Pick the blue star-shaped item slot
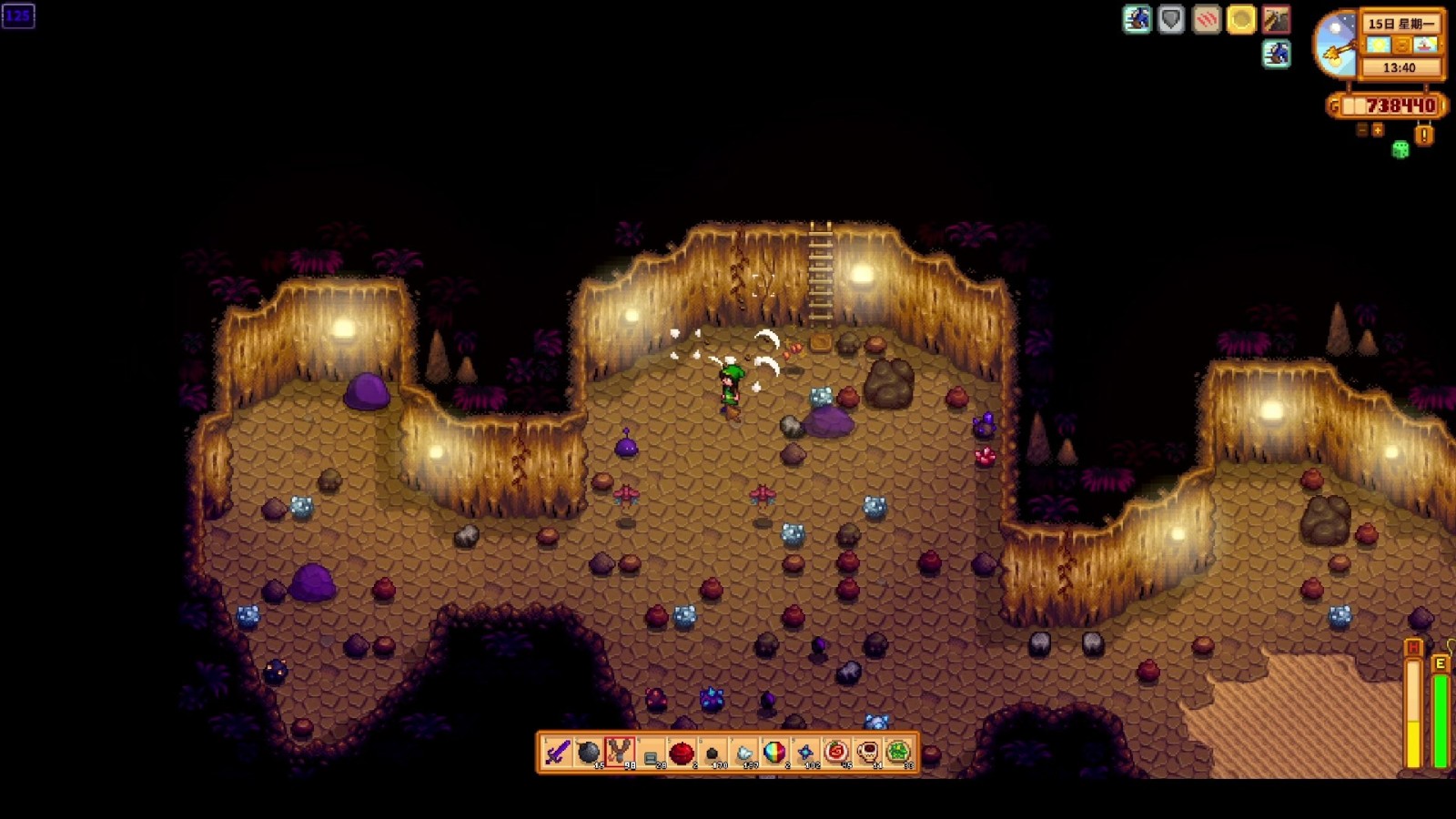Image resolution: width=1456 pixels, height=819 pixels. (805, 753)
